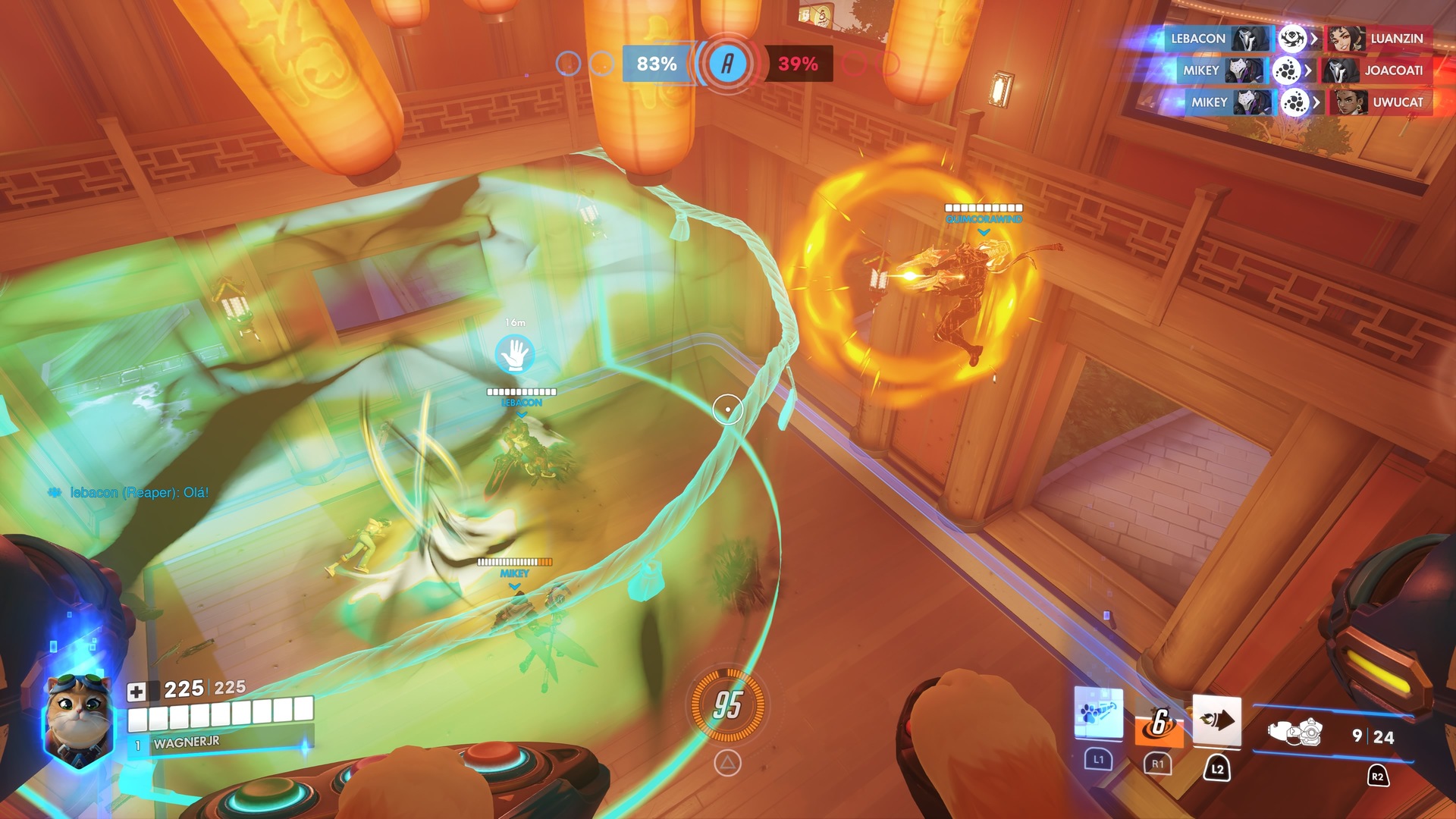Image resolution: width=1456 pixels, height=819 pixels.
Task: Open the cat hero portrait
Action: click(x=78, y=719)
